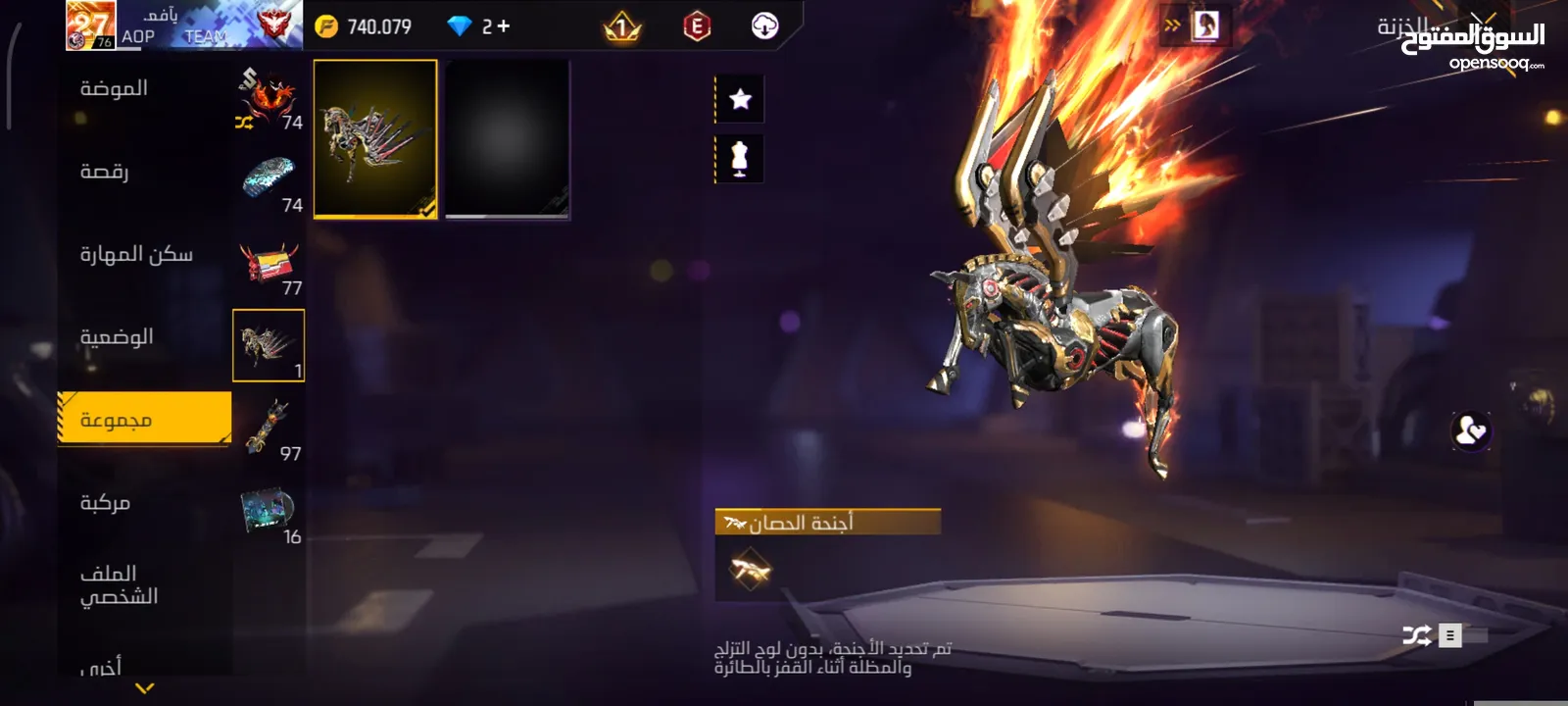This screenshot has width=1568, height=706.
Task: Open the سكن المهارة (Skill skin) category
Action: [x=136, y=255]
